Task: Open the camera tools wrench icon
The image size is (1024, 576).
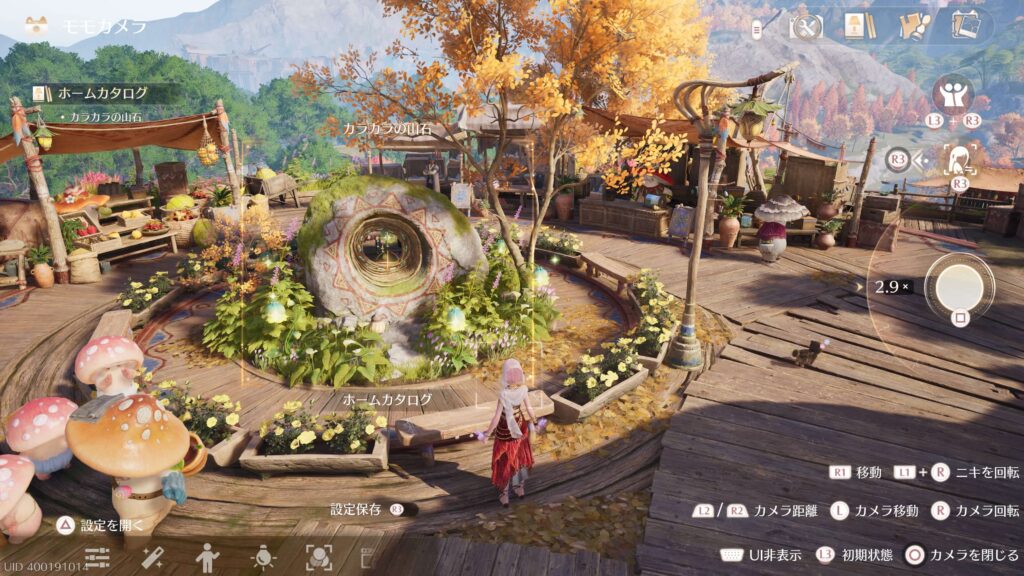Action: (x=805, y=26)
